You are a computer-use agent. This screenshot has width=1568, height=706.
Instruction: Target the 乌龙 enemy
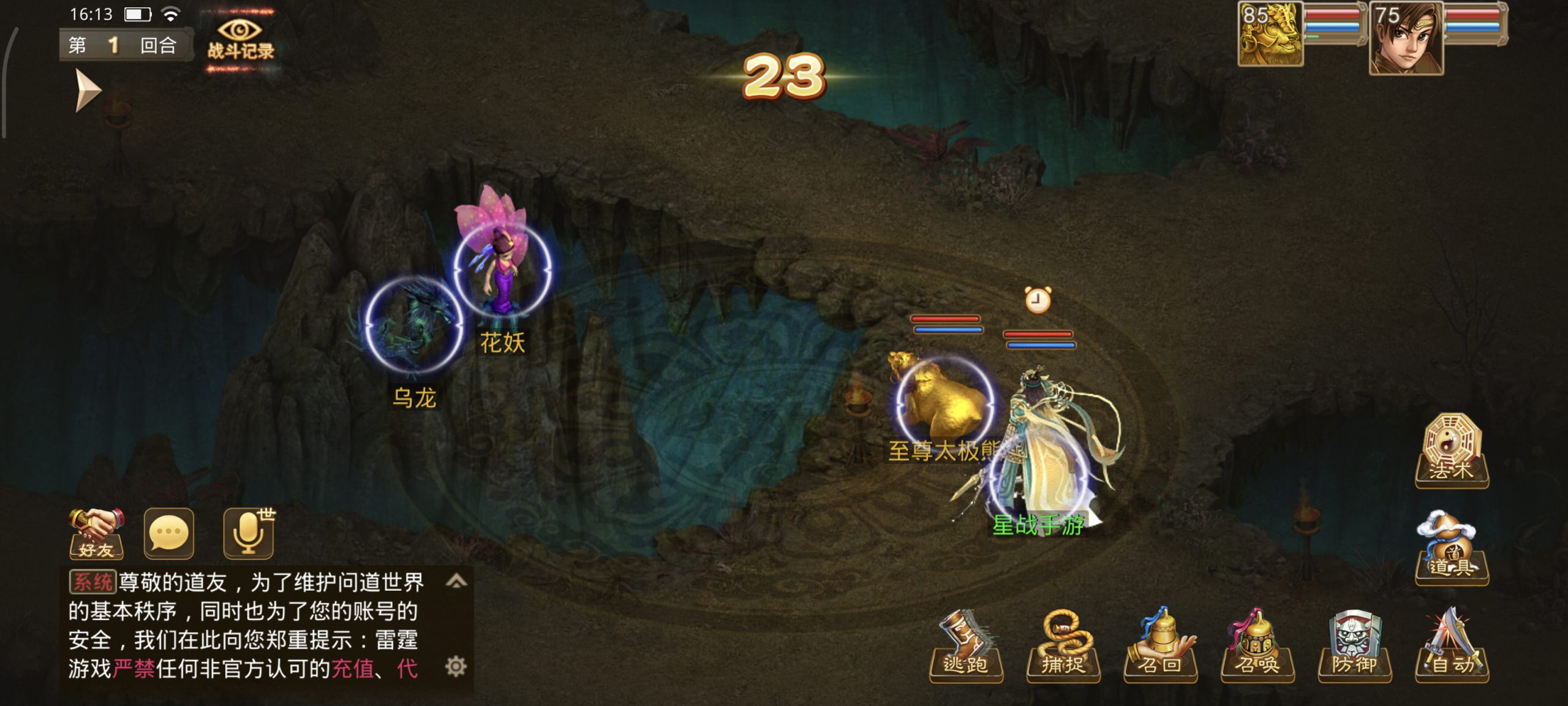413,326
